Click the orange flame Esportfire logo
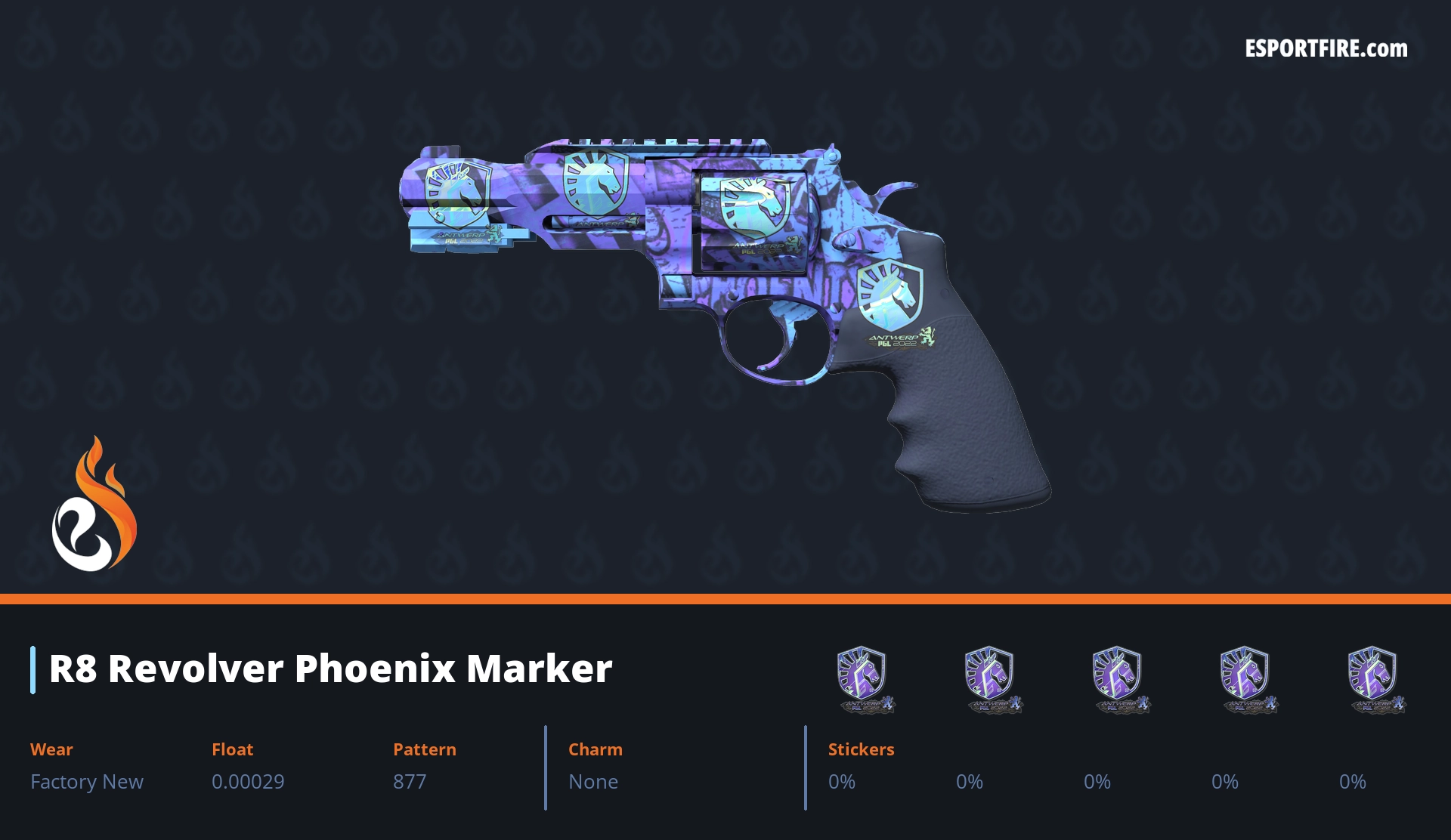Image resolution: width=1451 pixels, height=840 pixels. tap(94, 506)
